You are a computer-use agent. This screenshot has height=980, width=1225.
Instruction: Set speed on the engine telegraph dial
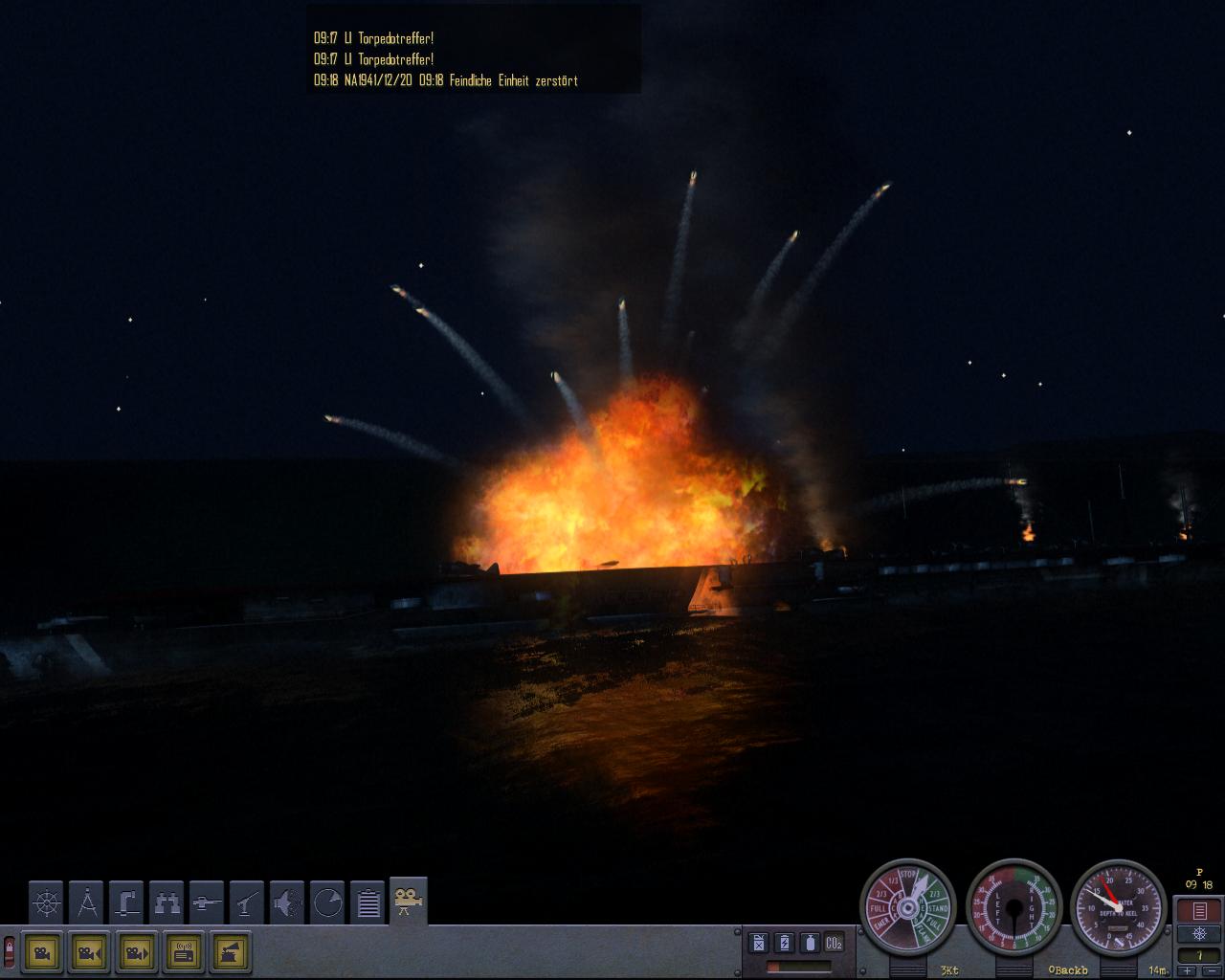pos(907,906)
